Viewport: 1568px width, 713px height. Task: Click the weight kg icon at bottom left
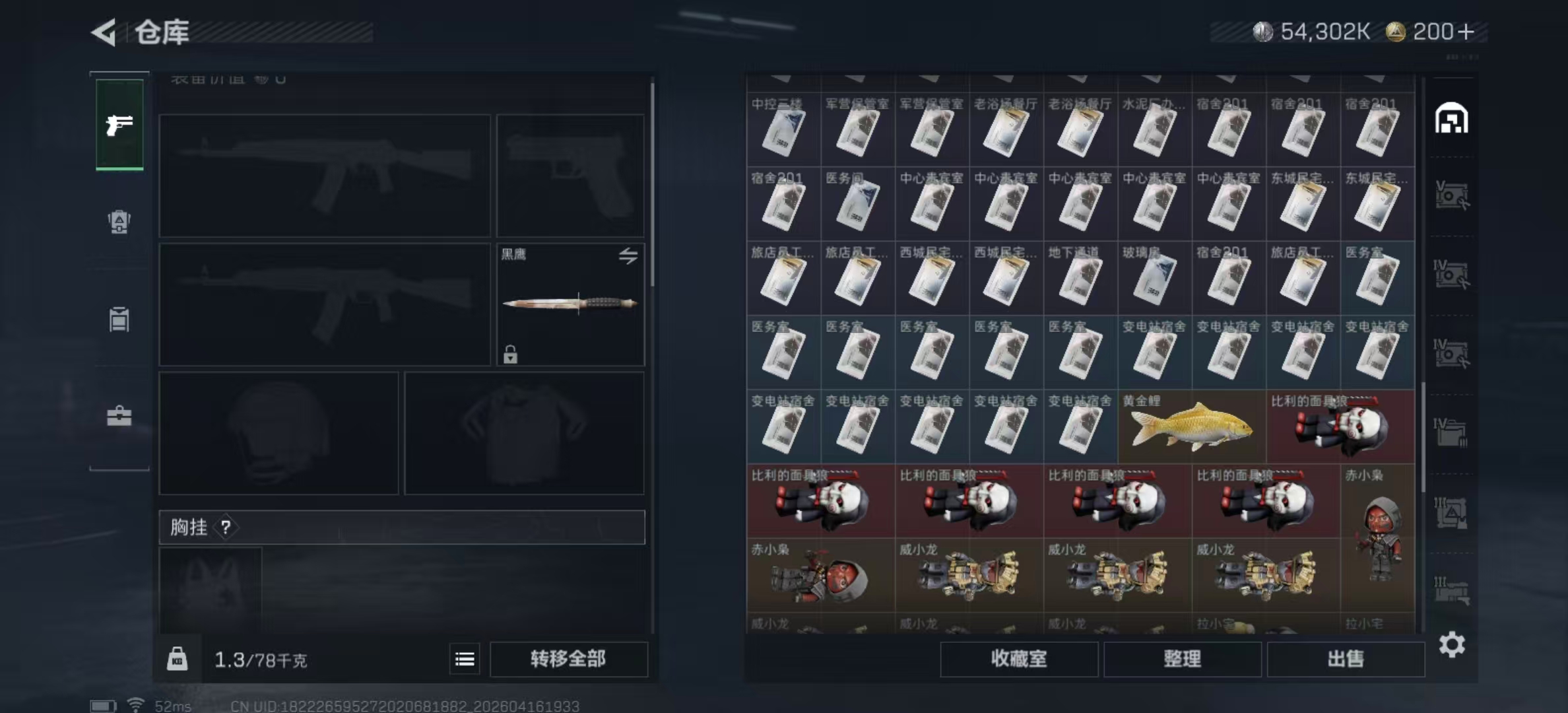tap(177, 659)
